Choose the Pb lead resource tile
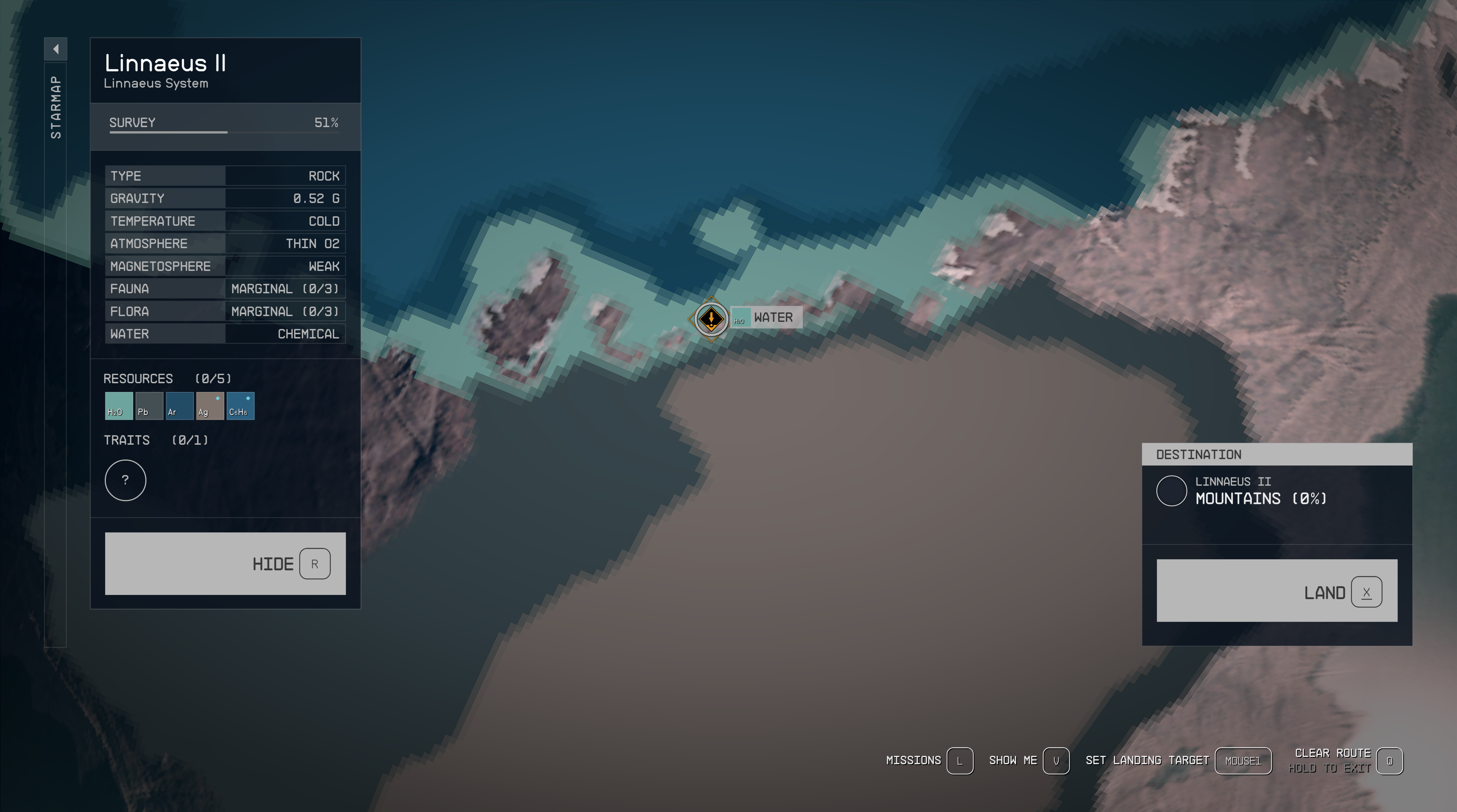Viewport: 1457px width, 812px height. tap(149, 406)
